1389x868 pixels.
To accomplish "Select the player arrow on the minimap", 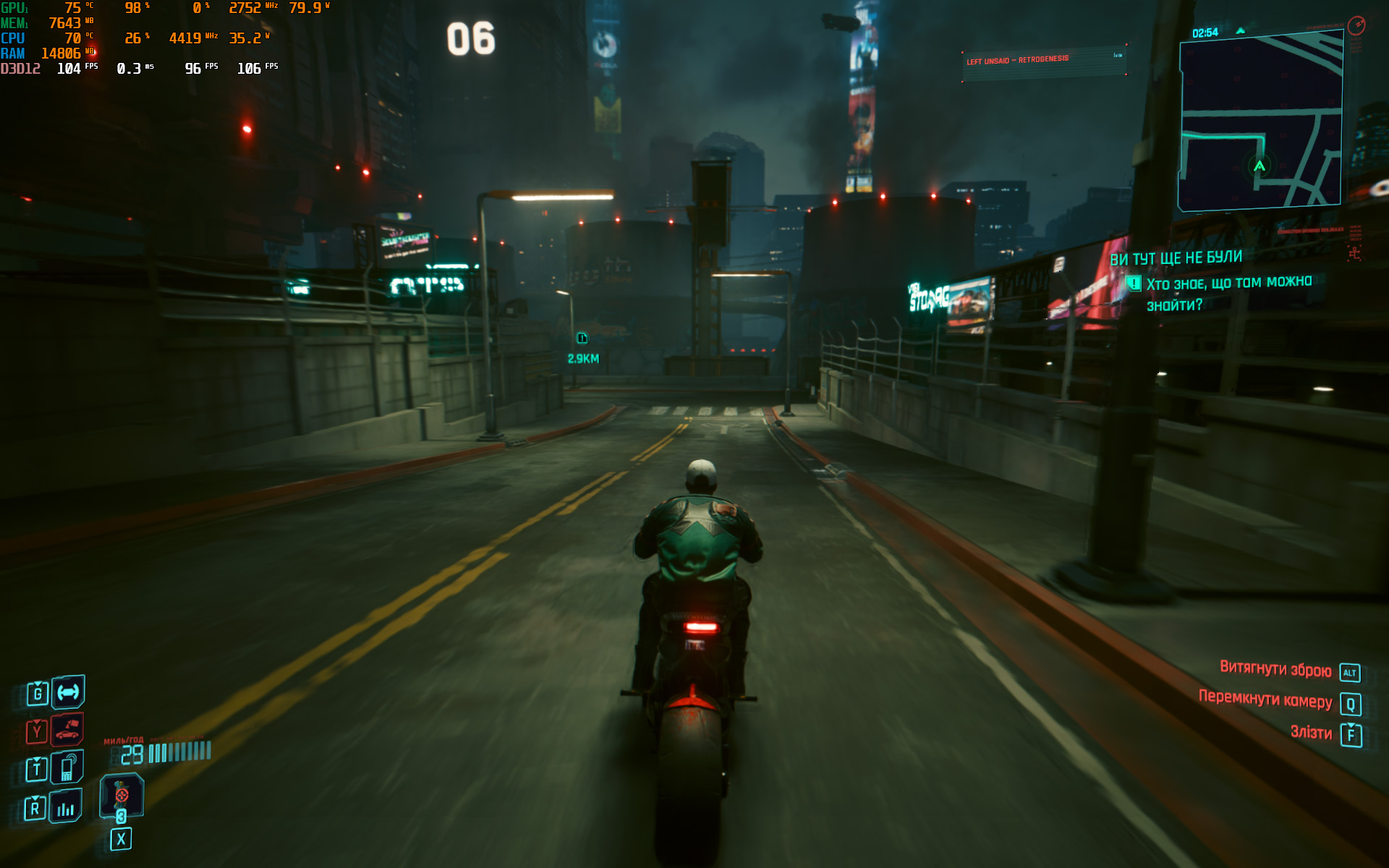I will (1260, 166).
